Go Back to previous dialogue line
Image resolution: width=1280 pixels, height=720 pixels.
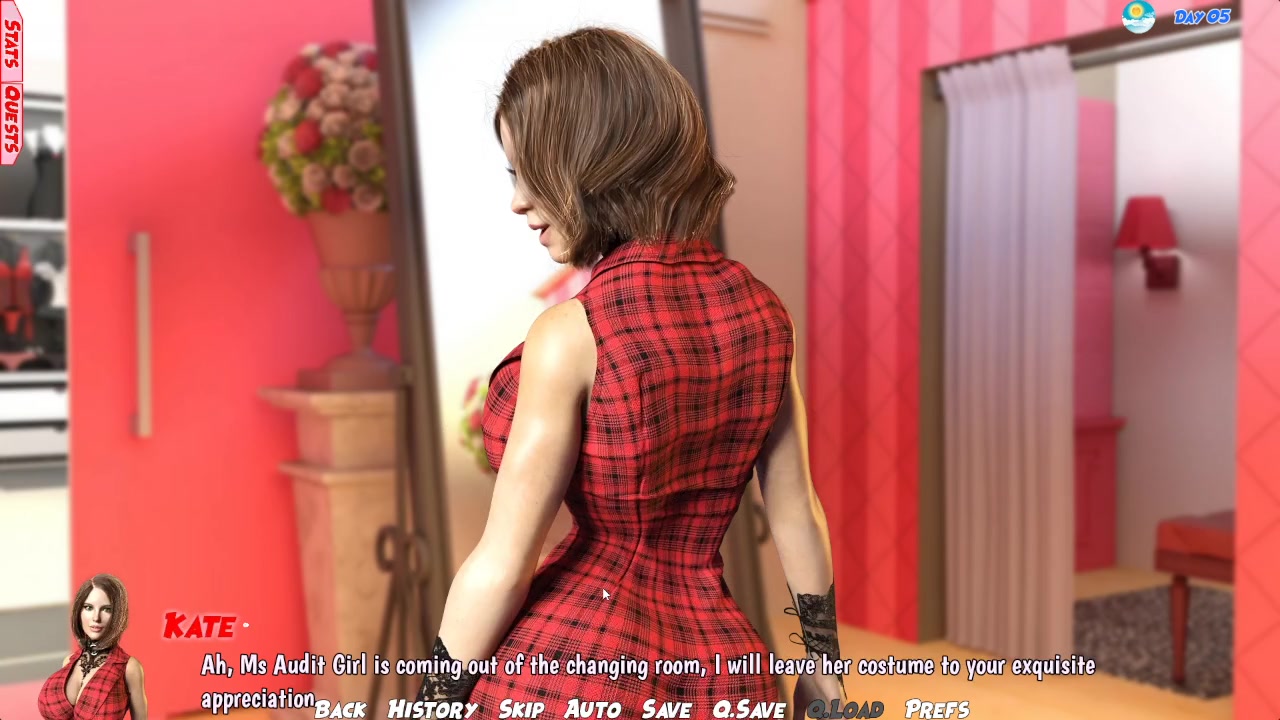(340, 709)
